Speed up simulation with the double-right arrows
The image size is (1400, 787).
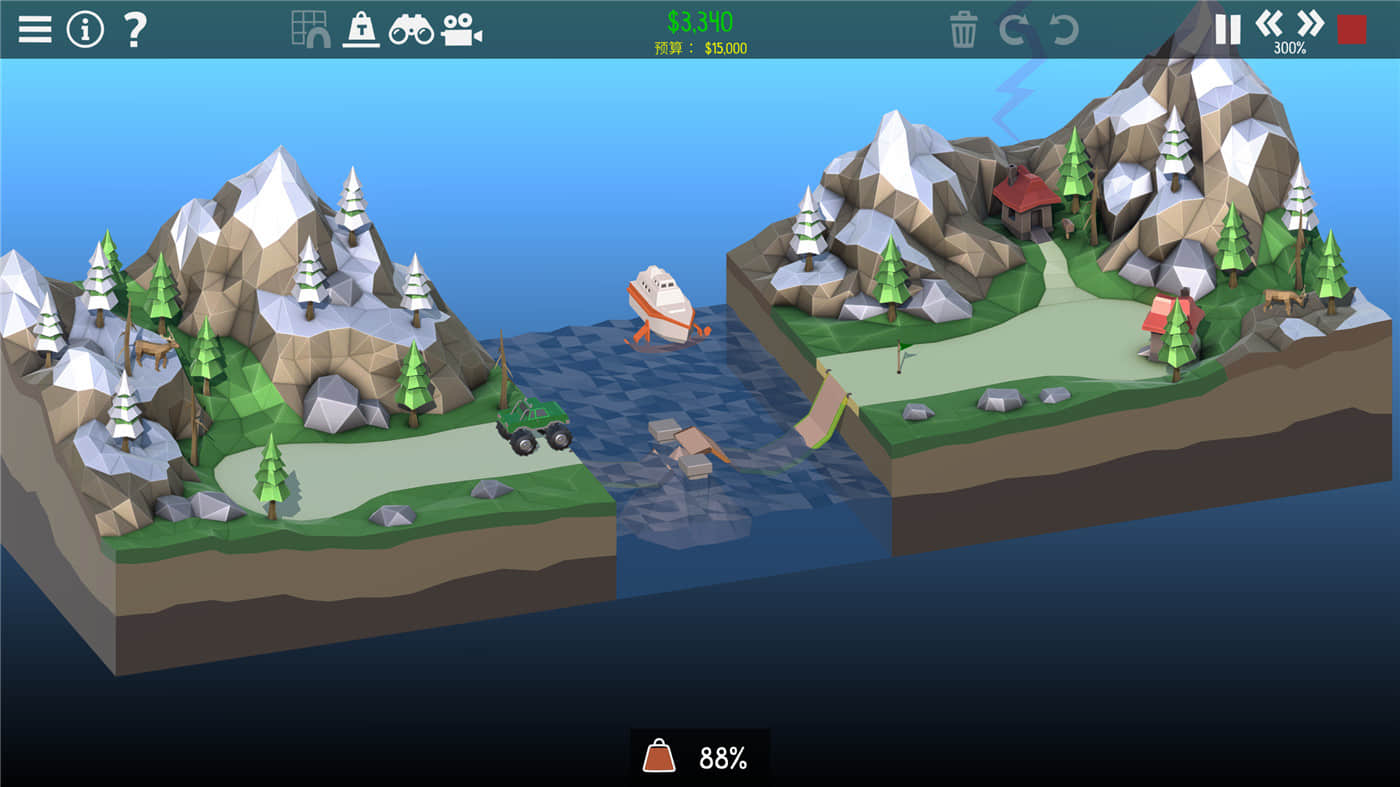pos(1313,28)
